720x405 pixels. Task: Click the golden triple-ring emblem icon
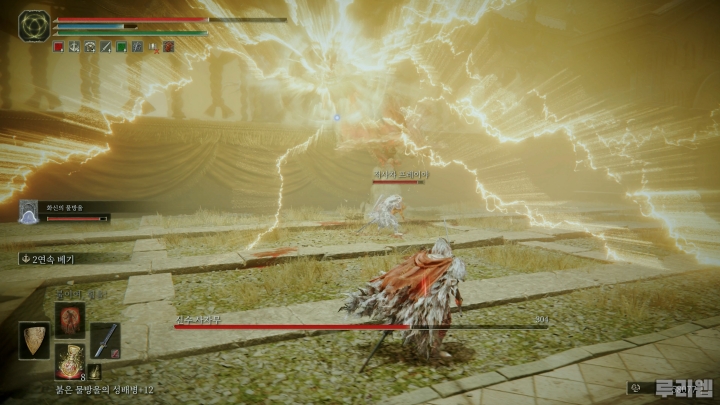click(34, 25)
